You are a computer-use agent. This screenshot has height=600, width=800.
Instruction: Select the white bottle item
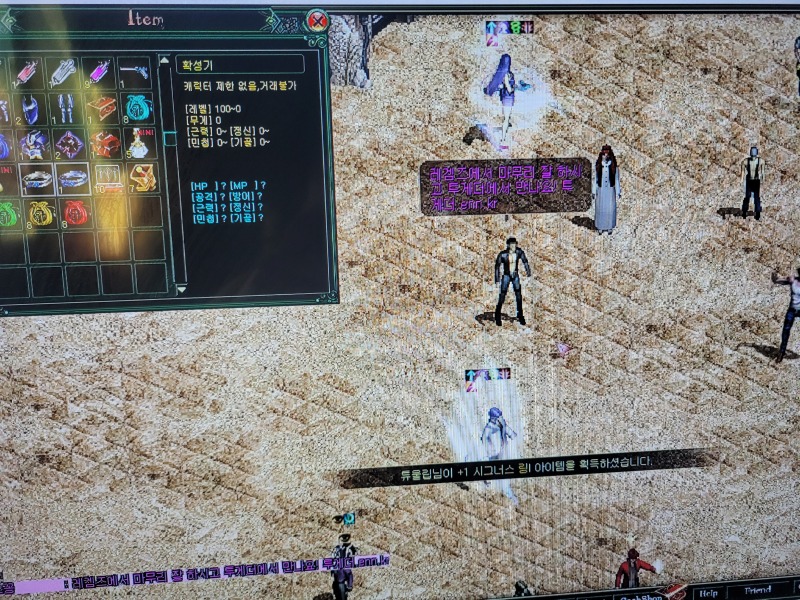tap(138, 144)
